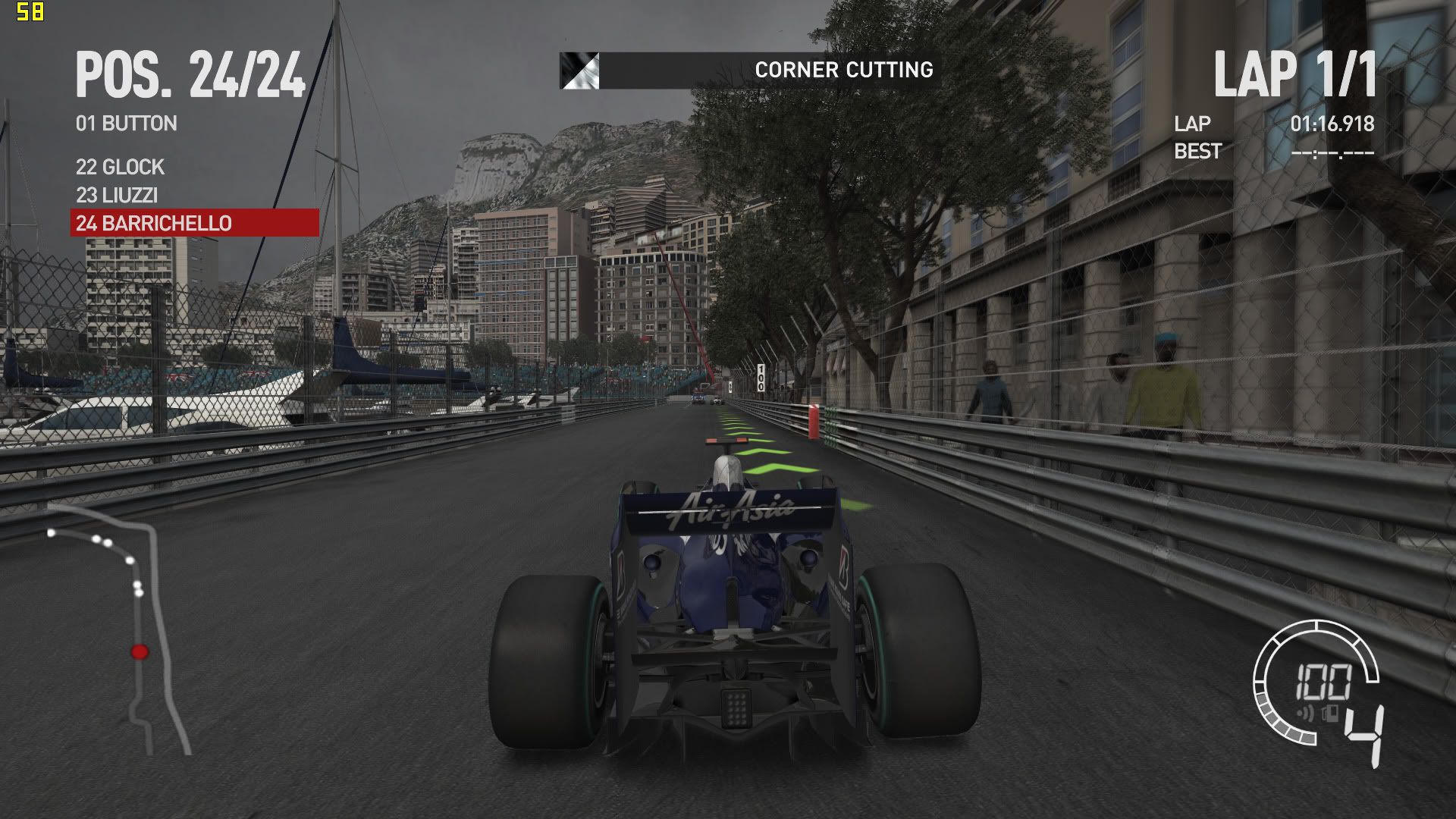The image size is (1456, 819).
Task: Choose the 22 Glock standings entry
Action: (120, 167)
